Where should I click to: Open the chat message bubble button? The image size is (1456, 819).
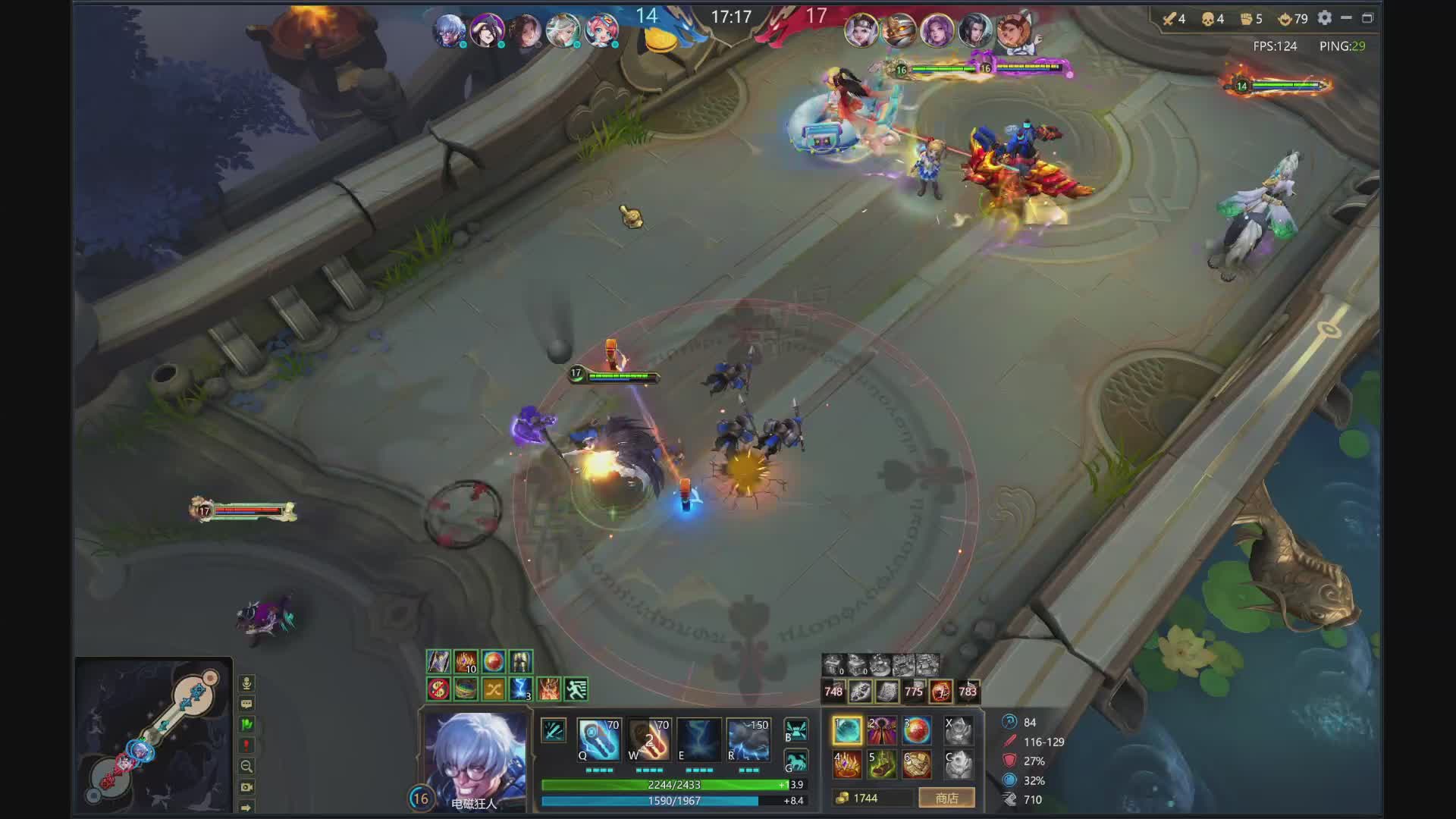tap(246, 704)
